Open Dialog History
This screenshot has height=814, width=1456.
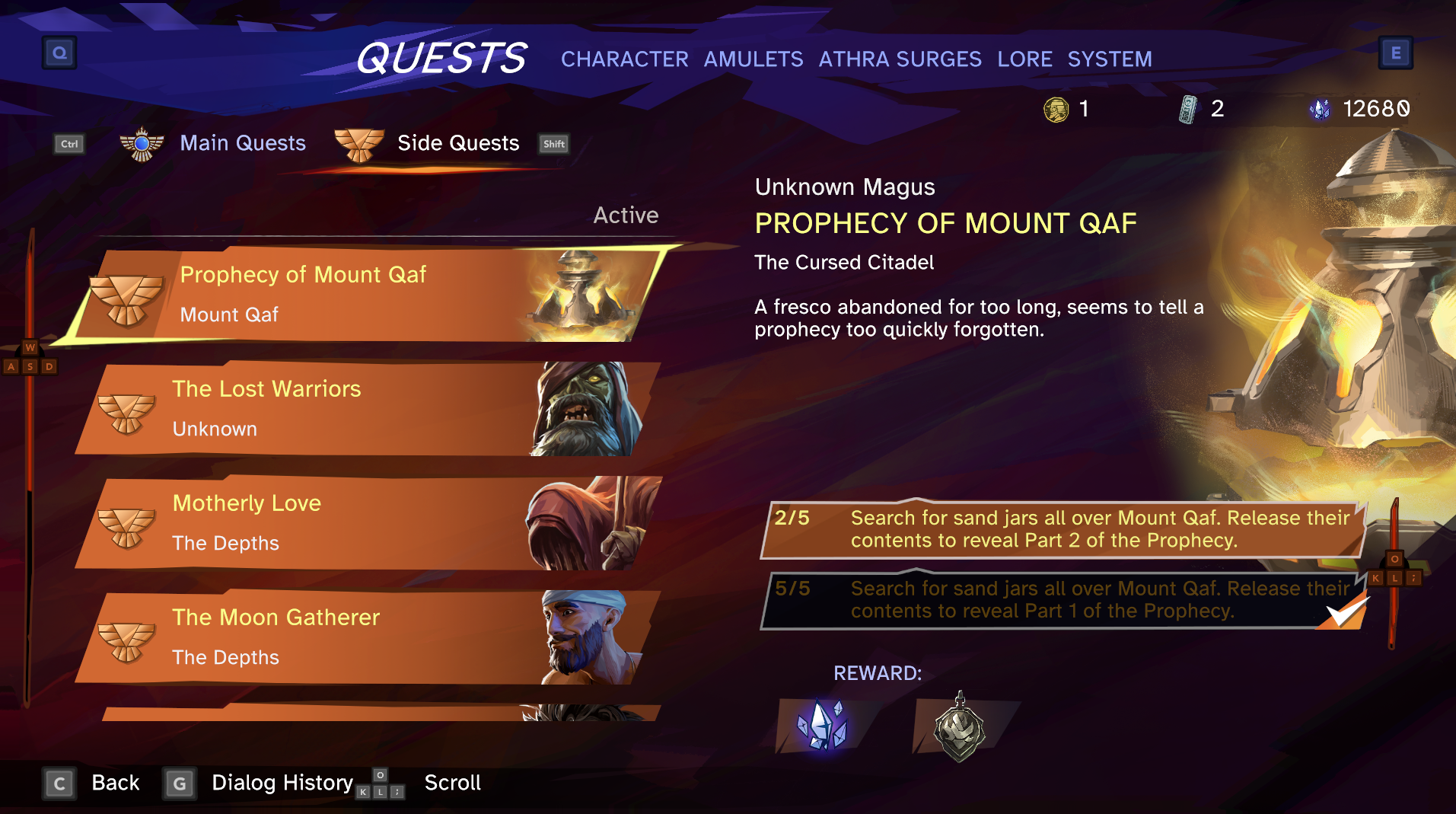click(x=282, y=783)
